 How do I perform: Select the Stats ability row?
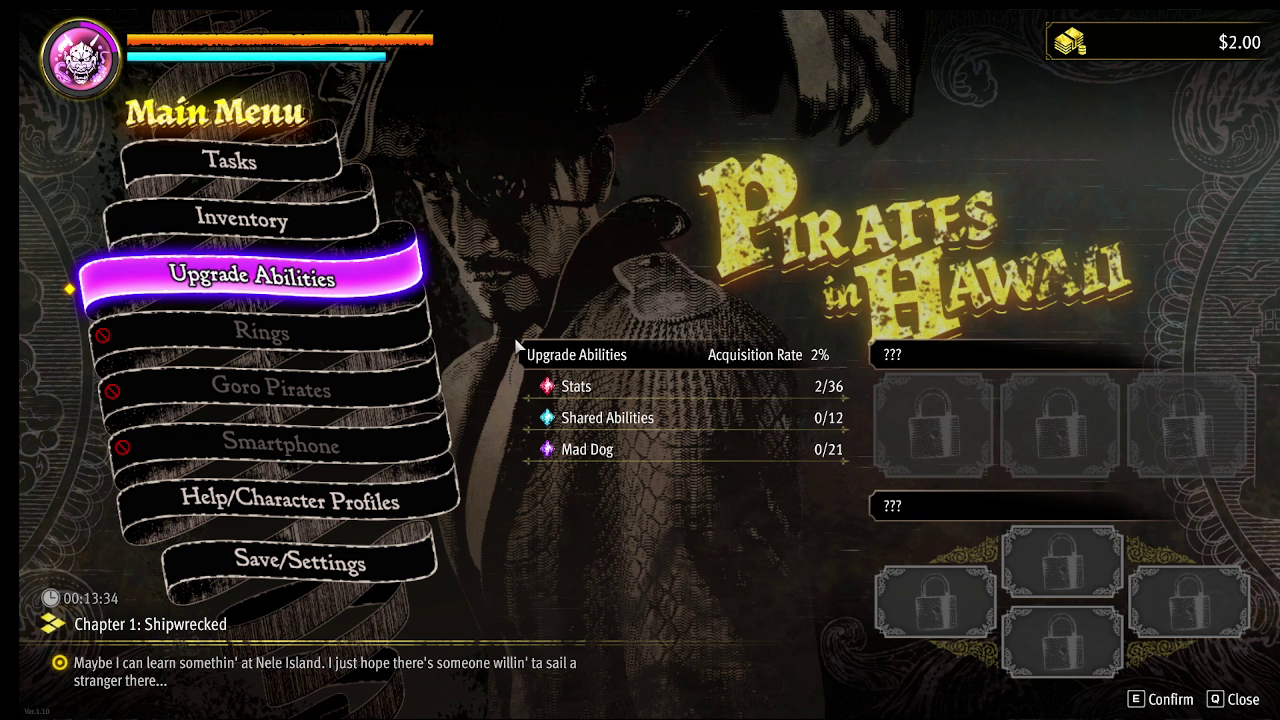coord(684,386)
